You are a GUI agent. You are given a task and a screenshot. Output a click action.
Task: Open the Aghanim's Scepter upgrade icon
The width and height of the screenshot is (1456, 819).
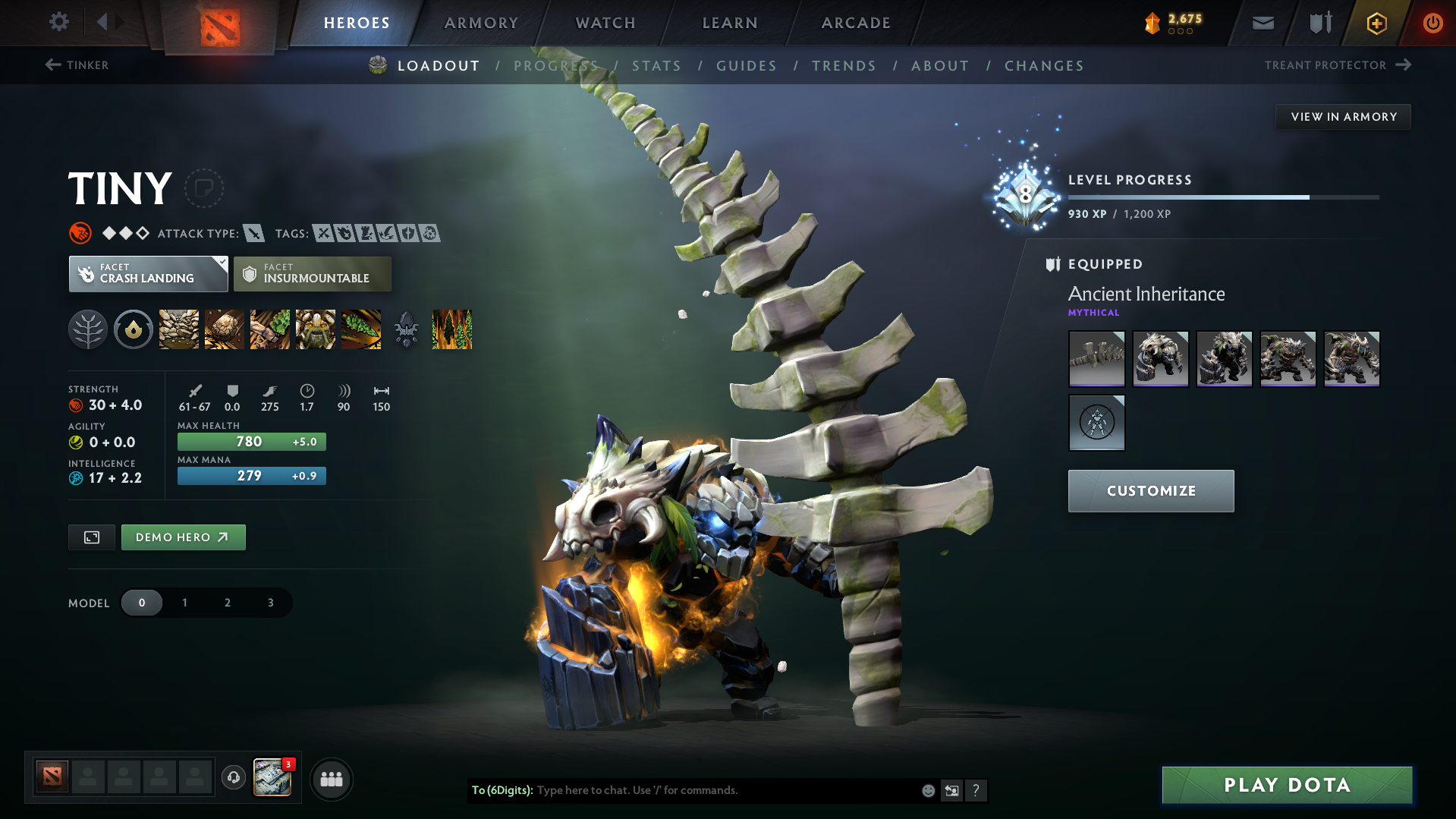(406, 329)
